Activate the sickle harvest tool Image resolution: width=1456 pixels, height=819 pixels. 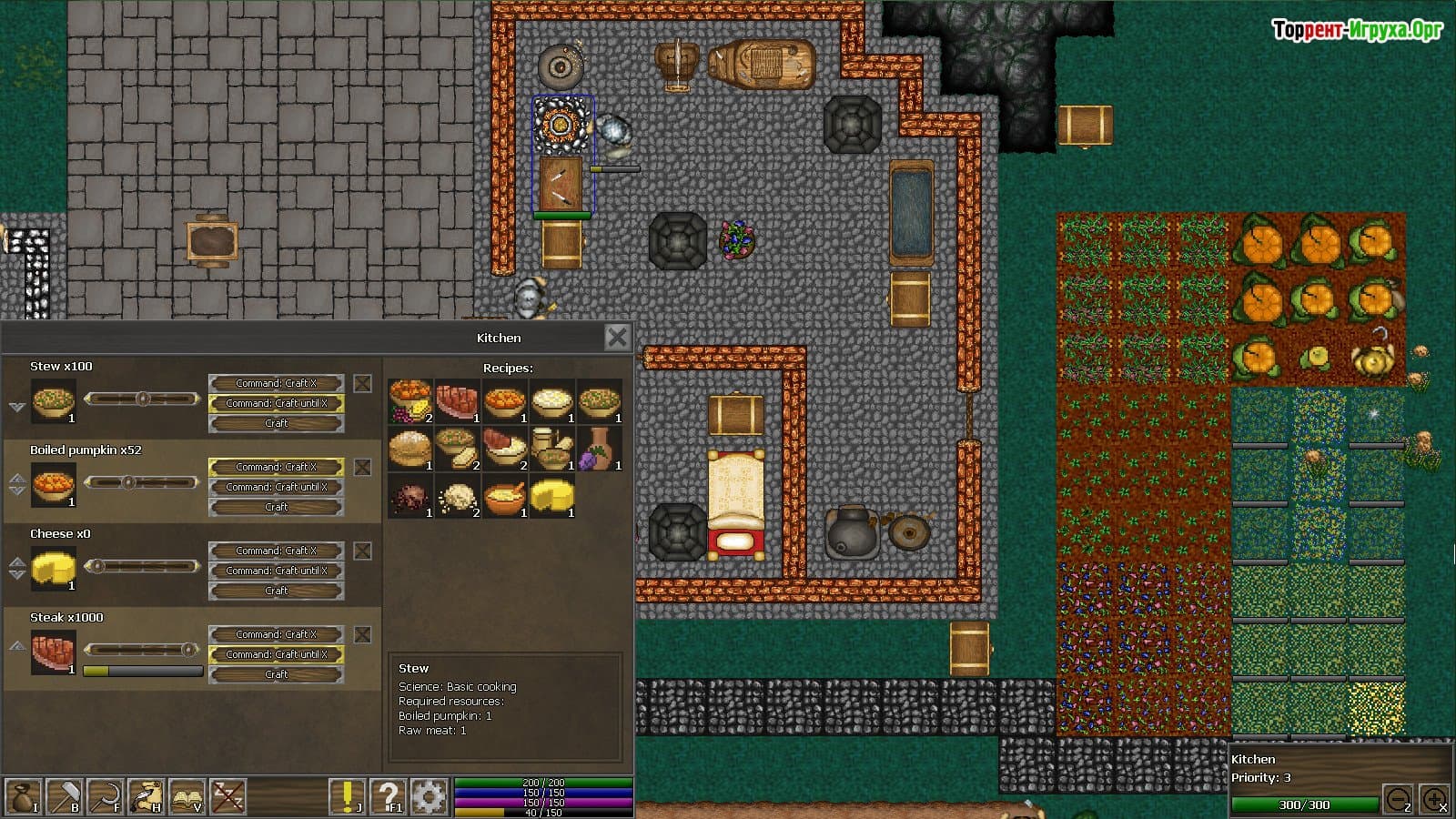[104, 796]
